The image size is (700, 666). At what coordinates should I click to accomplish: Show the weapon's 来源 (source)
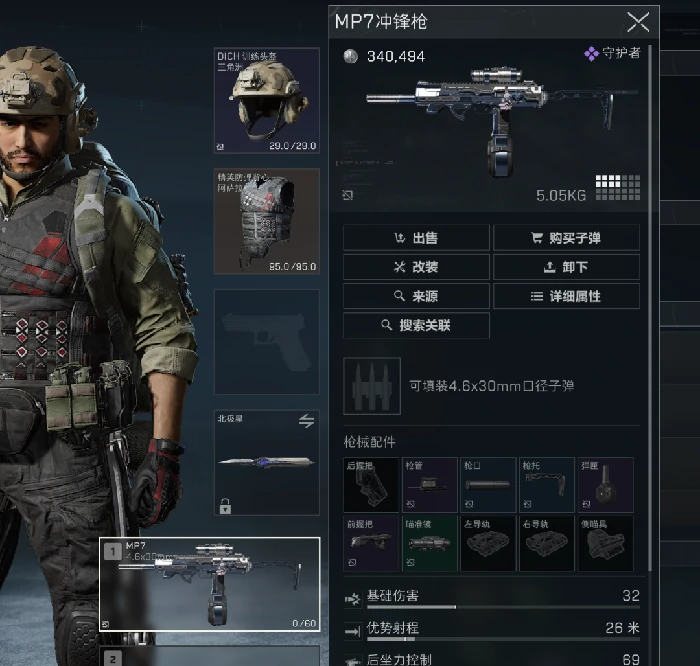coord(416,296)
